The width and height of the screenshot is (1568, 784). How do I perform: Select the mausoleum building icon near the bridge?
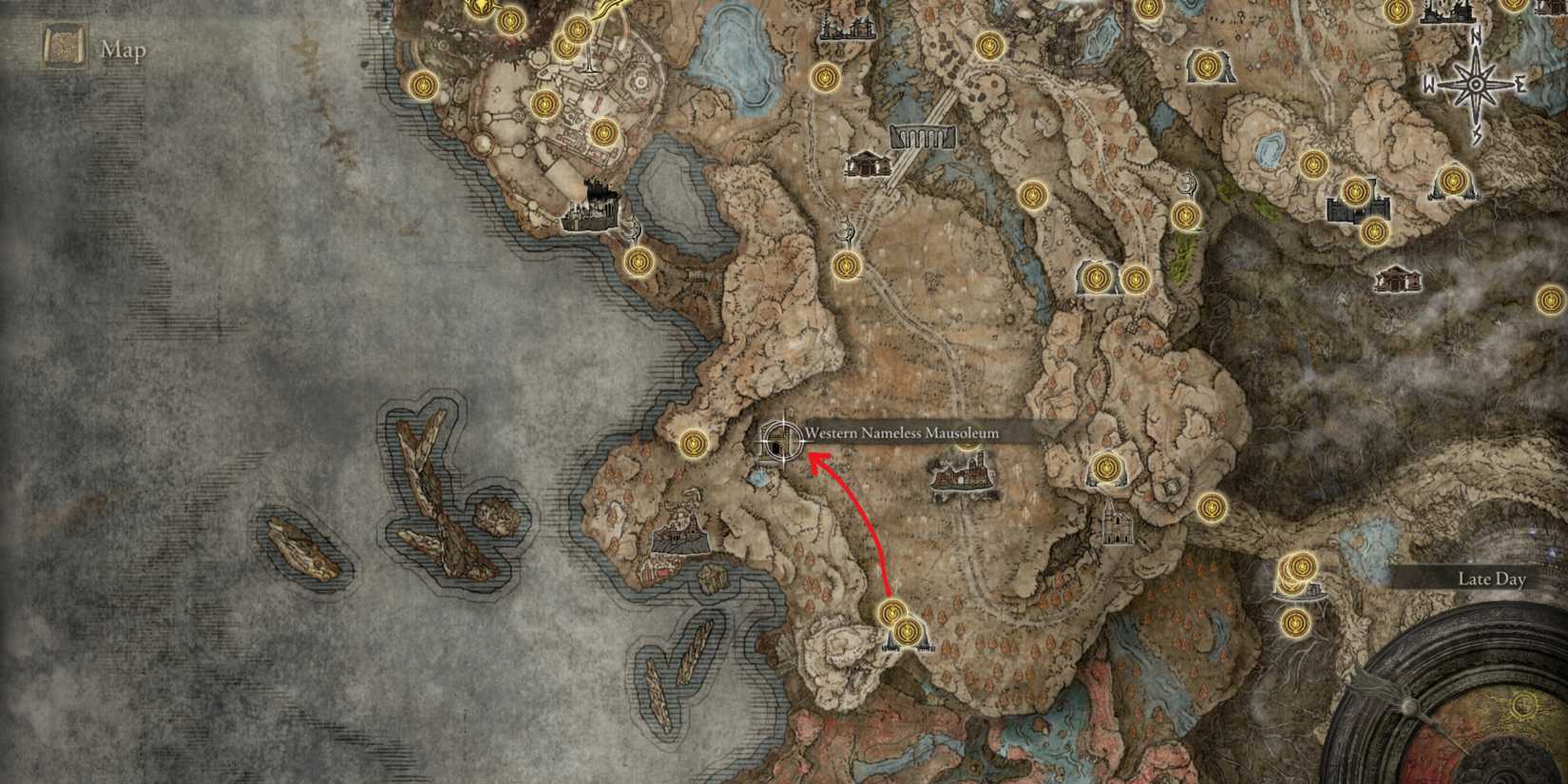(x=869, y=164)
